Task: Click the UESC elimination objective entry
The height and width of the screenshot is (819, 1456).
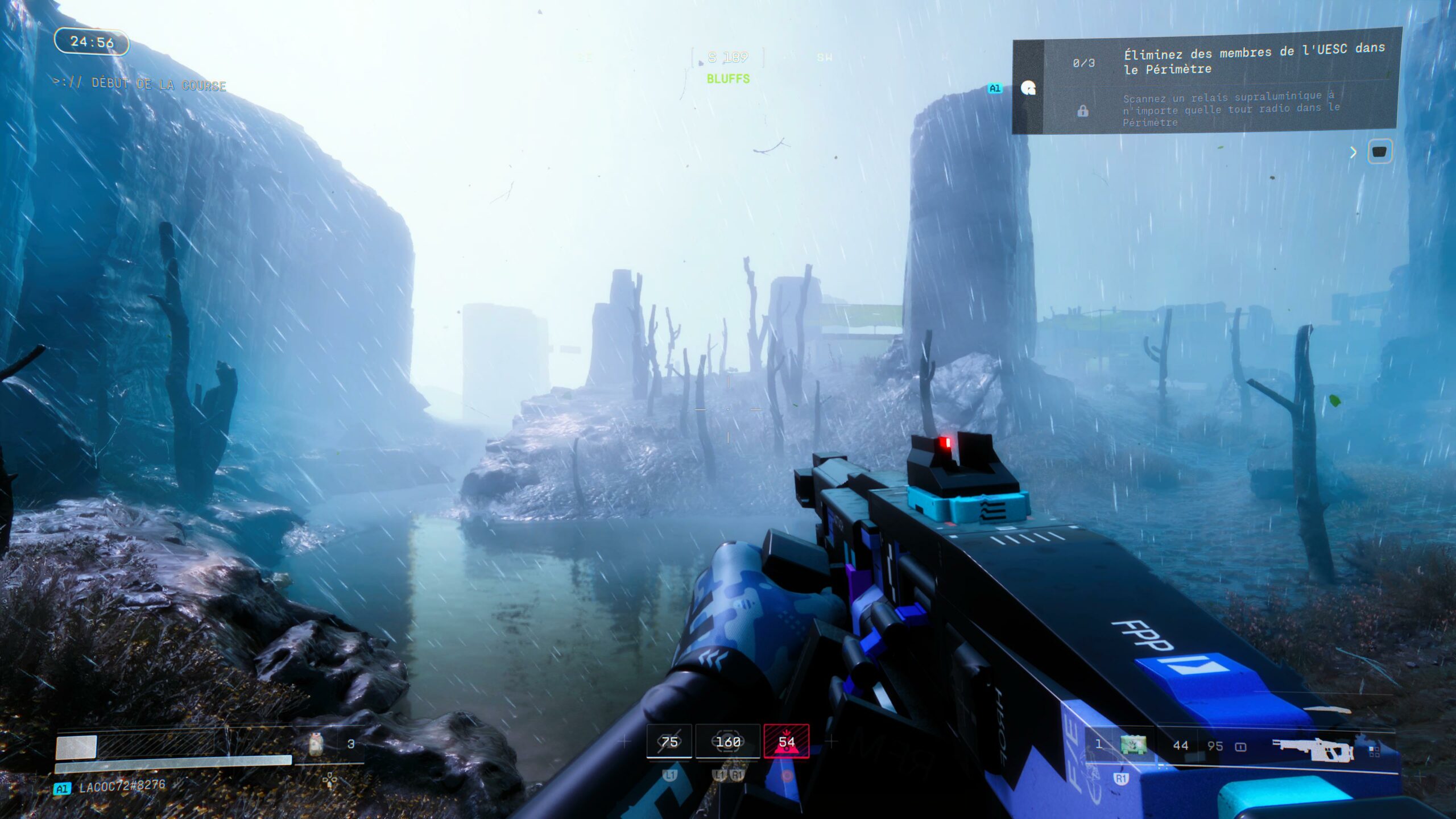Action: click(1228, 61)
